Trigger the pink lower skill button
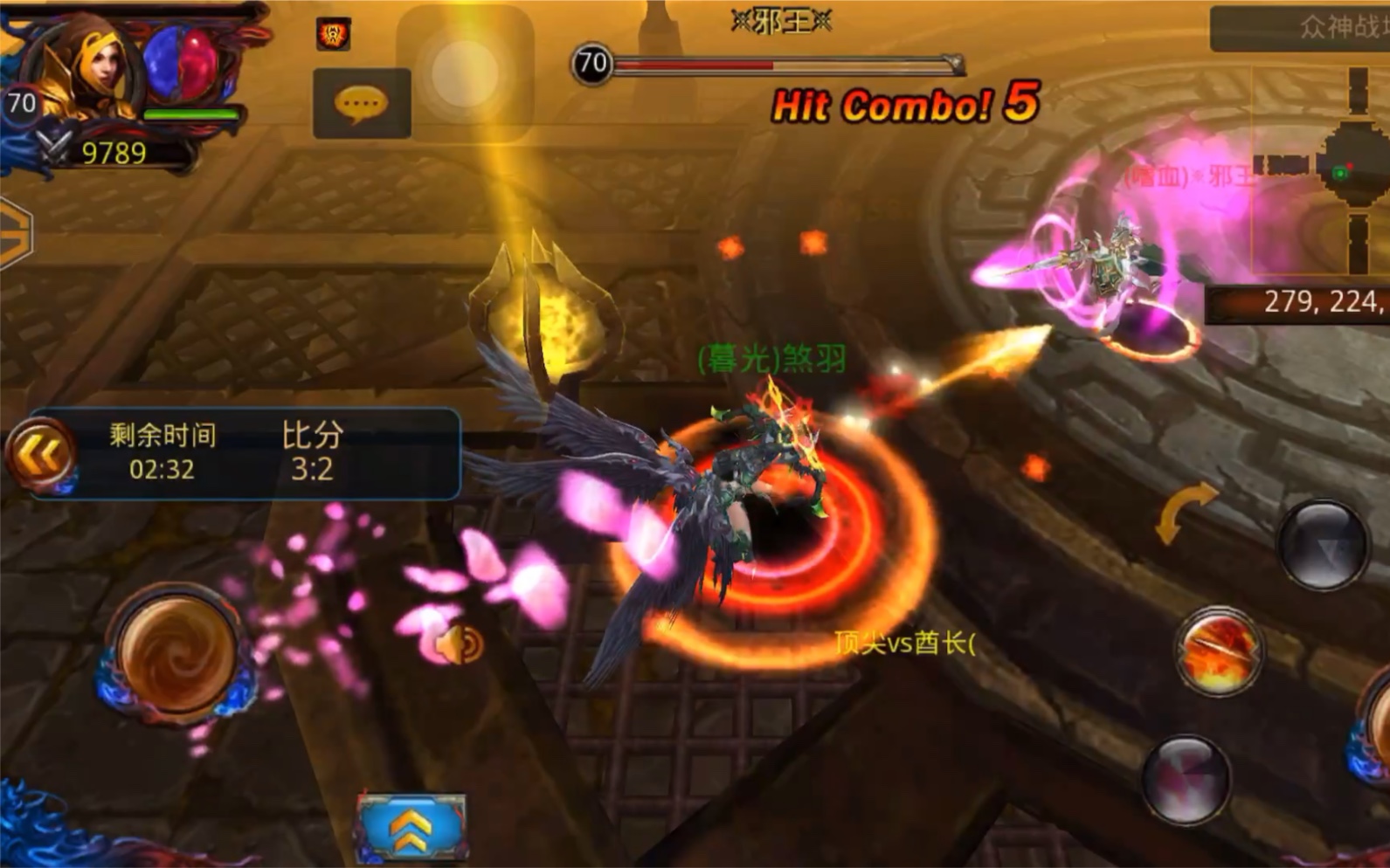This screenshot has width=1390, height=868. coord(1186,777)
